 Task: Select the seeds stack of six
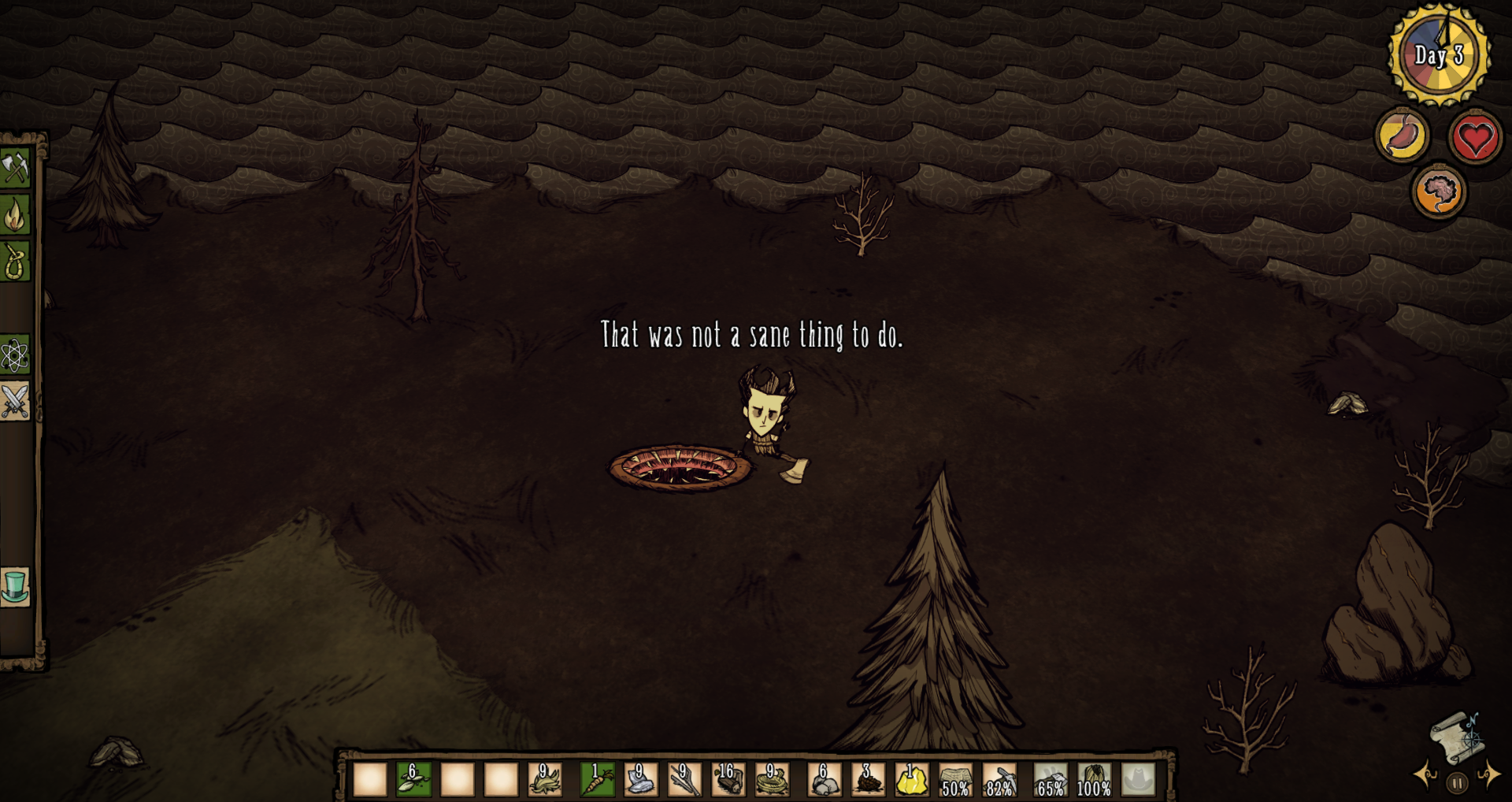coord(413,779)
